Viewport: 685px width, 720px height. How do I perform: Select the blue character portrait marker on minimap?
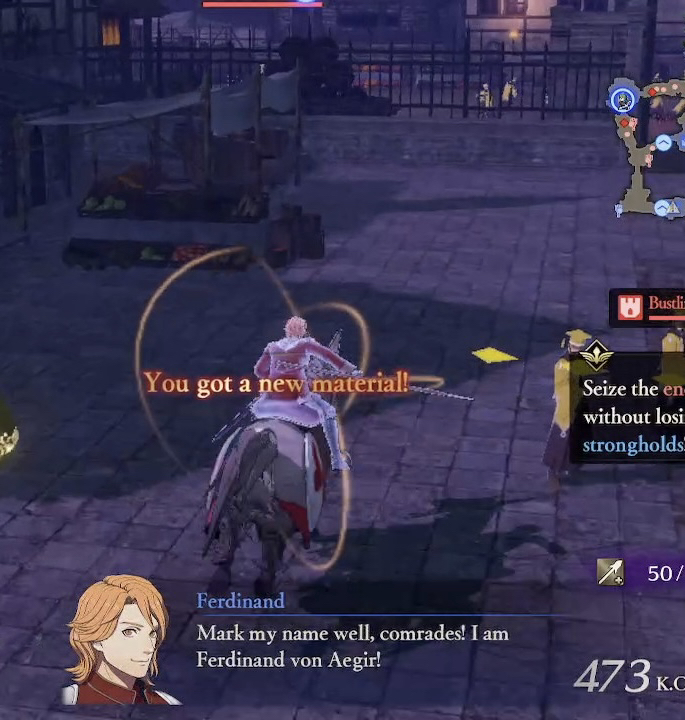point(624,98)
